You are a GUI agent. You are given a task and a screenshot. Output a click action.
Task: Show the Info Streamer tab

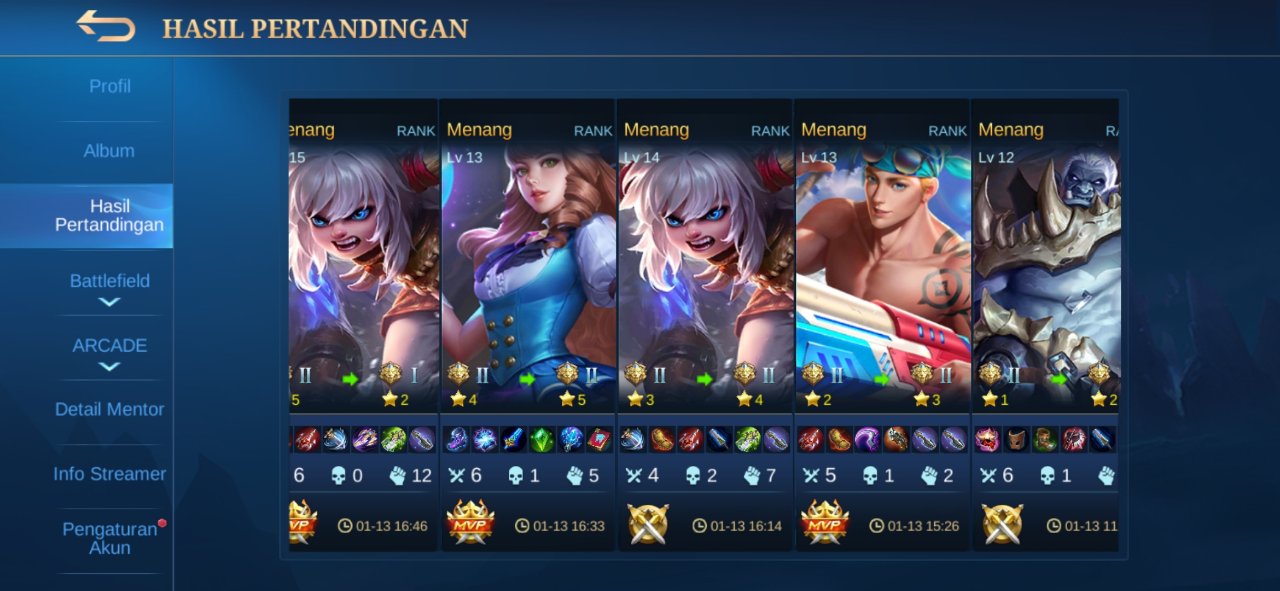pos(109,474)
